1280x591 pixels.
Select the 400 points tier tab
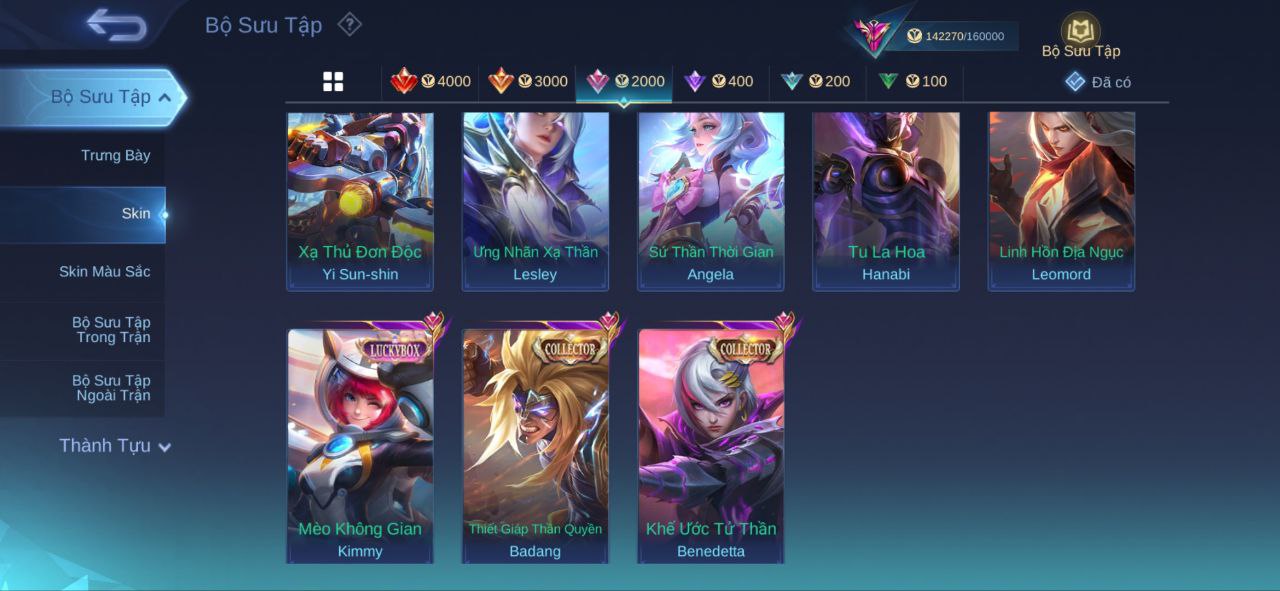tap(719, 82)
